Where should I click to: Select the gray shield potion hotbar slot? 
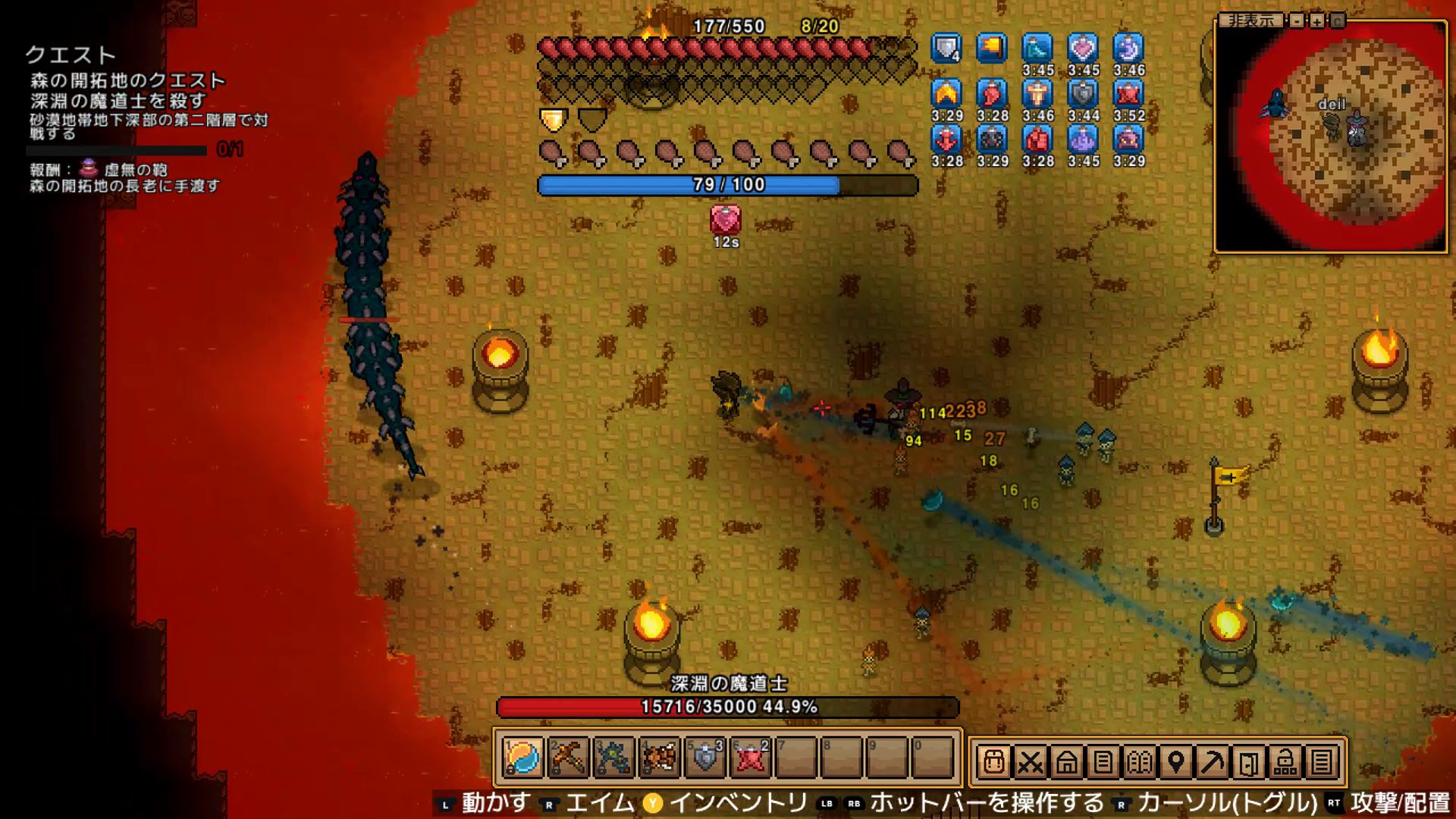tap(704, 758)
